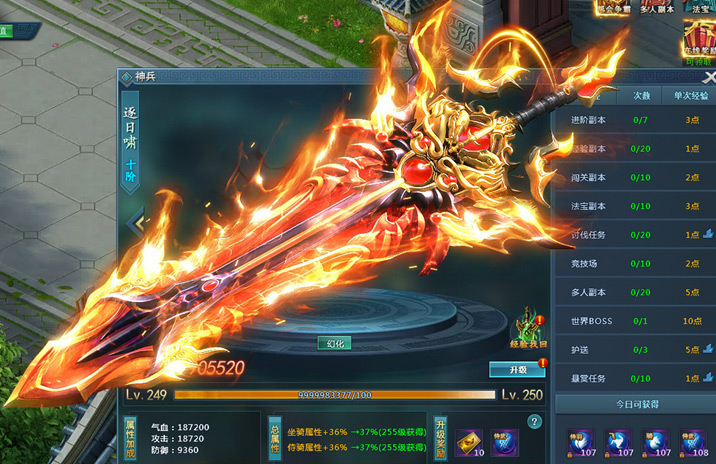Close the 神兵 weapon panel
The width and height of the screenshot is (716, 464).
click(709, 77)
